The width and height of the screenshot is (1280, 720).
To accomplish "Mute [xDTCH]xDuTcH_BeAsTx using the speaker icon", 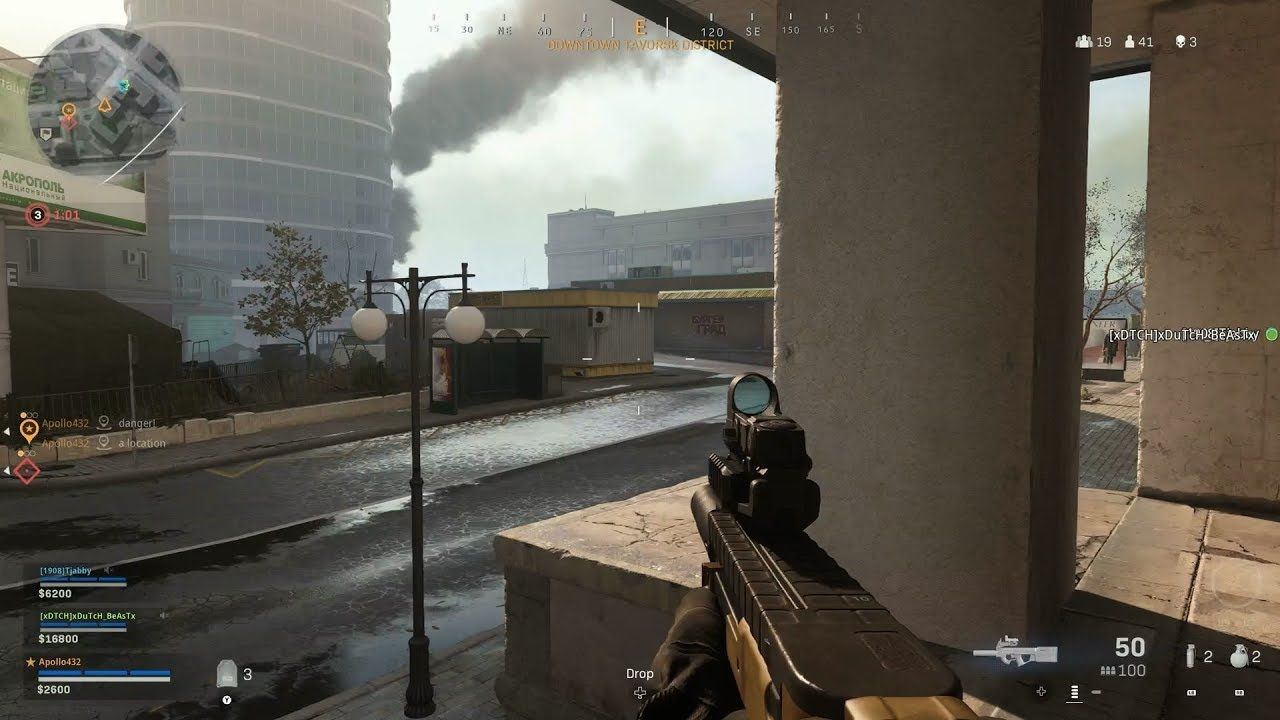I will tap(164, 615).
